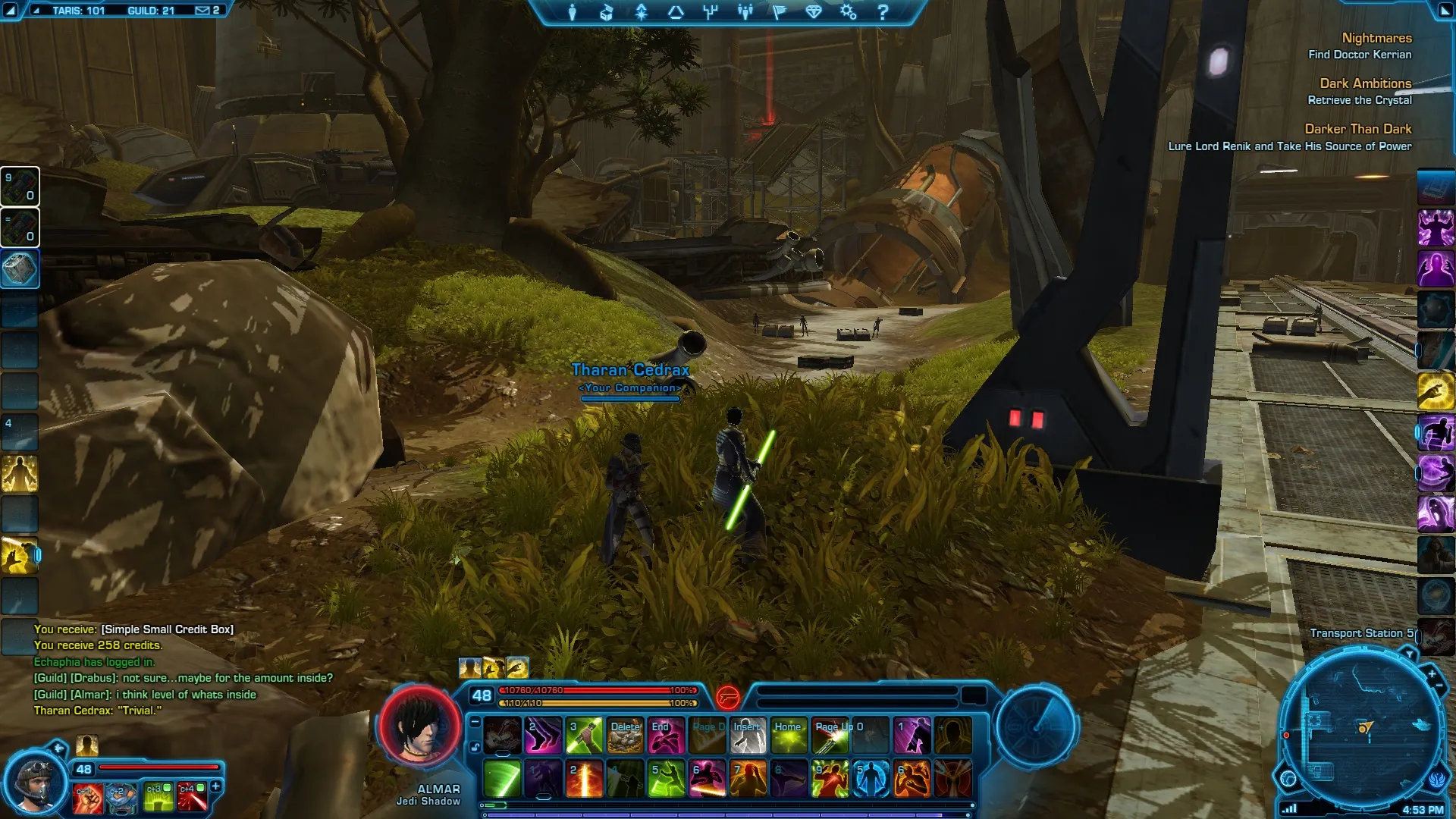Open the diamond-shaped icon in top menu

tap(814, 12)
